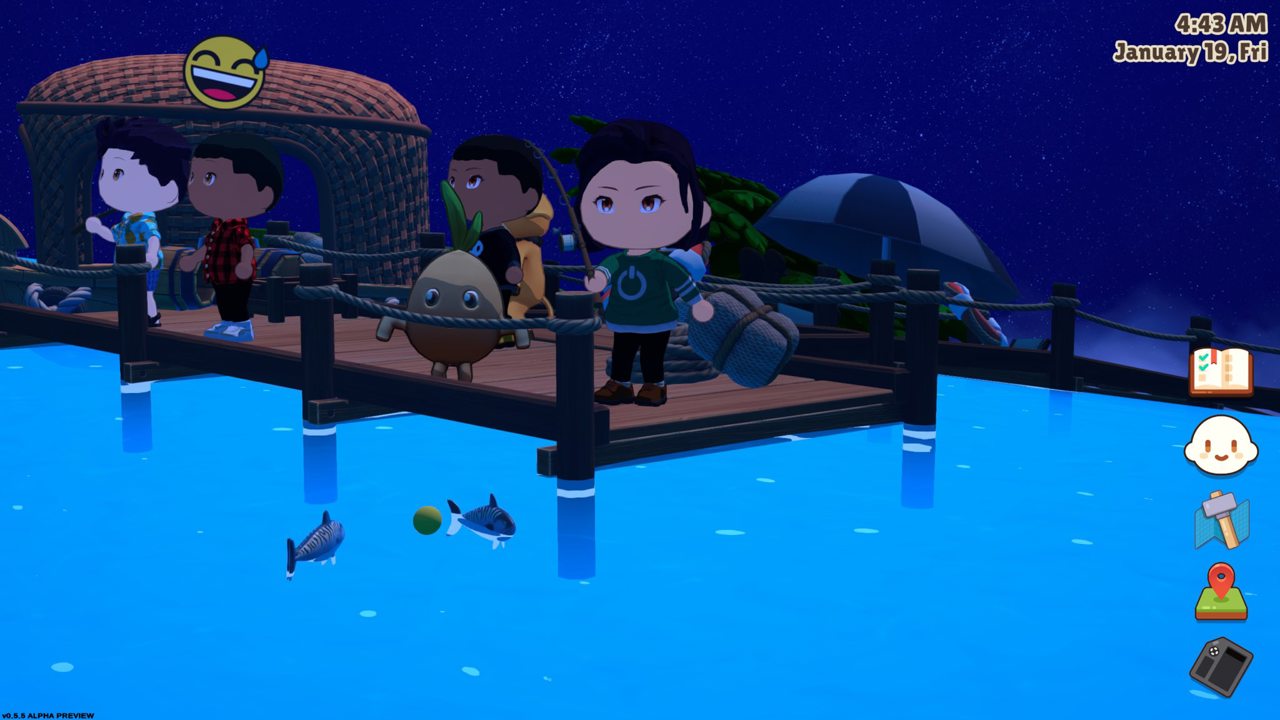1280x720 pixels.
Task: Click the smiling white face icon
Action: click(1220, 446)
